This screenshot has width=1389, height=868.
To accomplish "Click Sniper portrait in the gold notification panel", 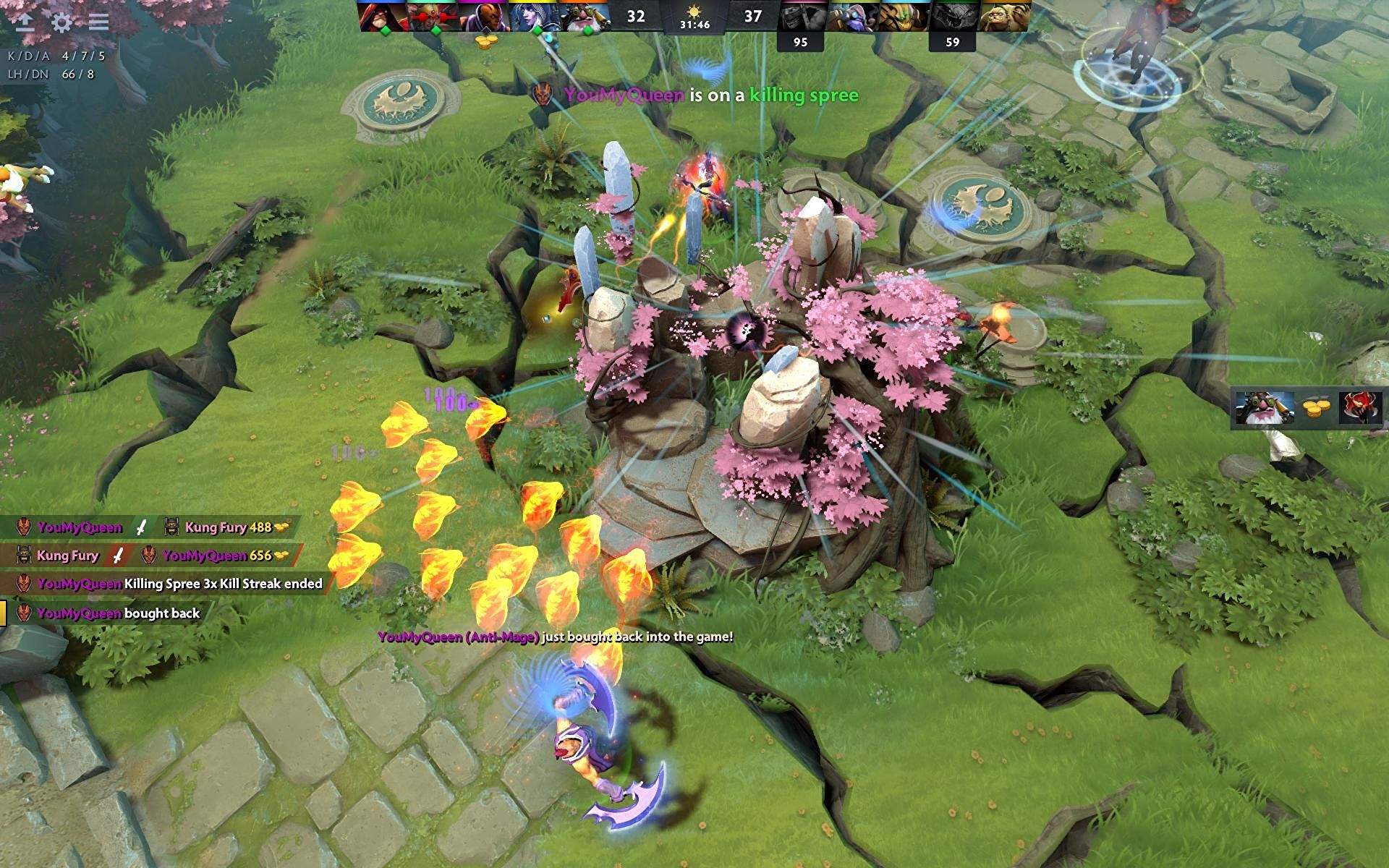I will [1265, 408].
